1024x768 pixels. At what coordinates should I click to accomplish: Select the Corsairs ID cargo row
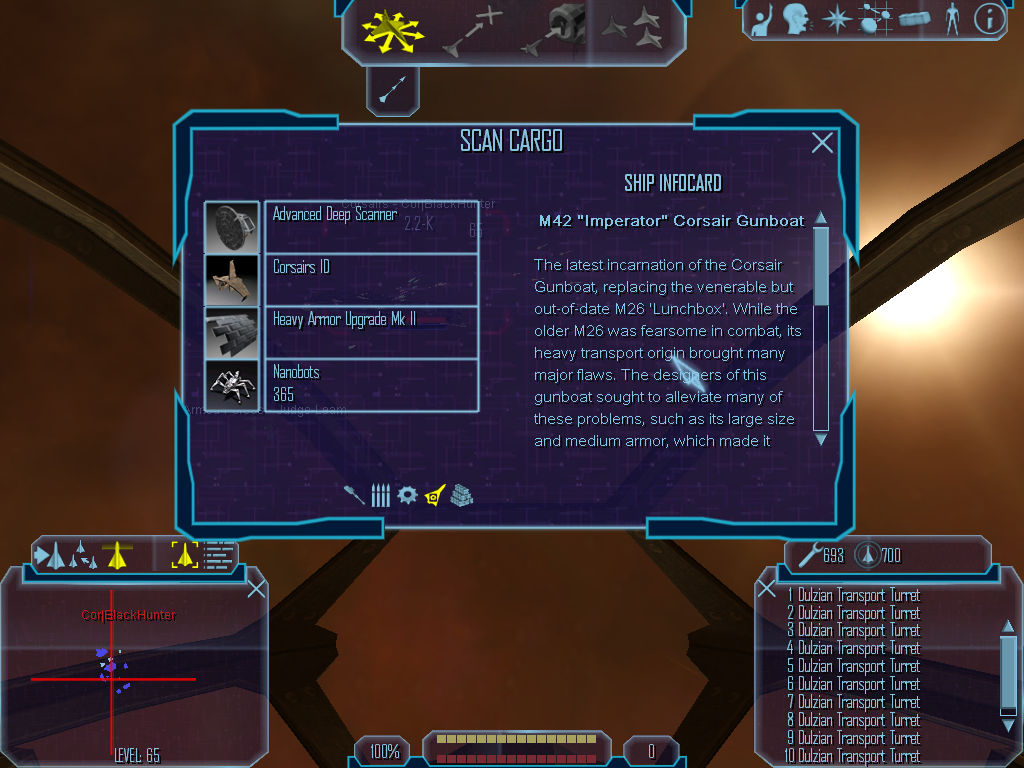[x=370, y=280]
